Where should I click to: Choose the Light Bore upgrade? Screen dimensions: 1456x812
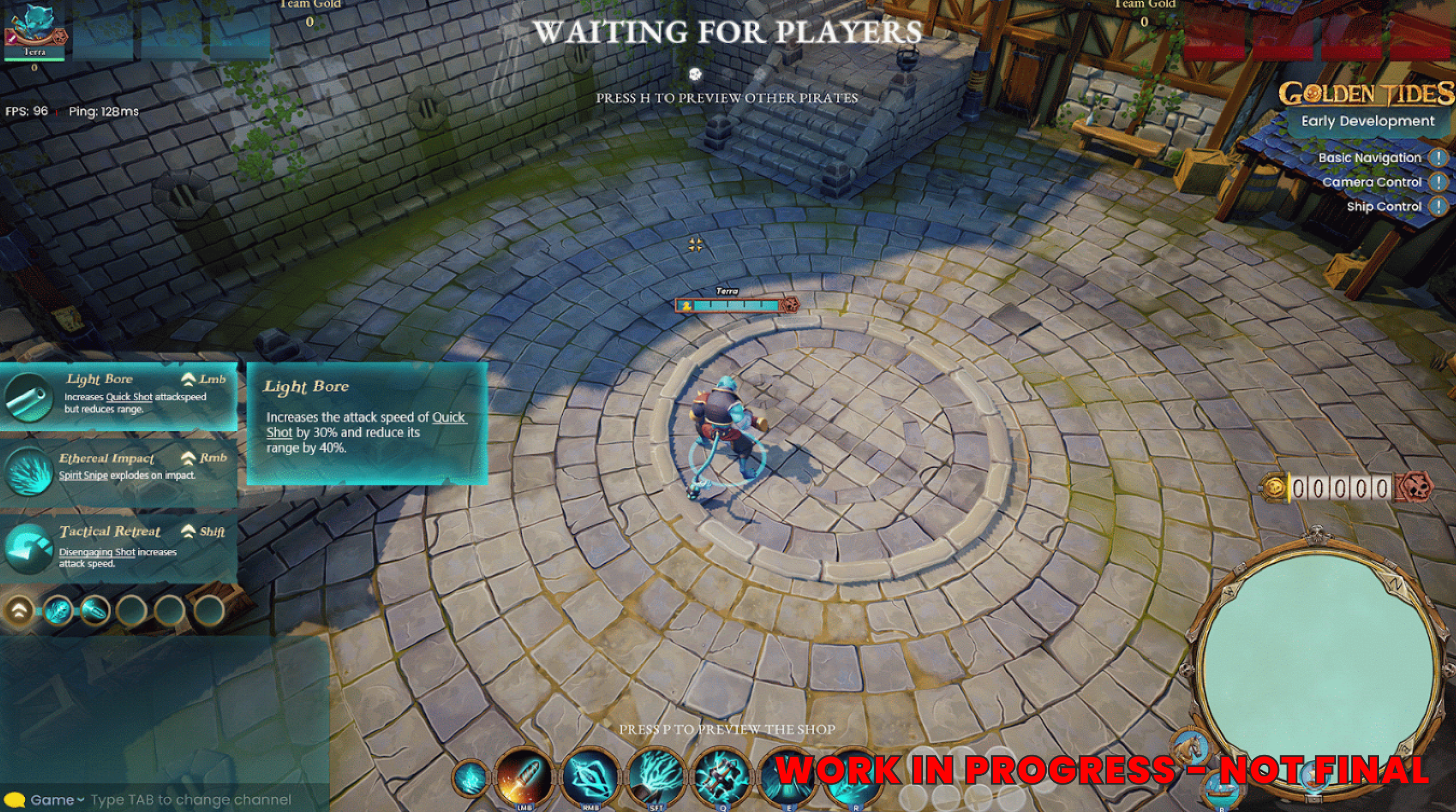(x=119, y=396)
